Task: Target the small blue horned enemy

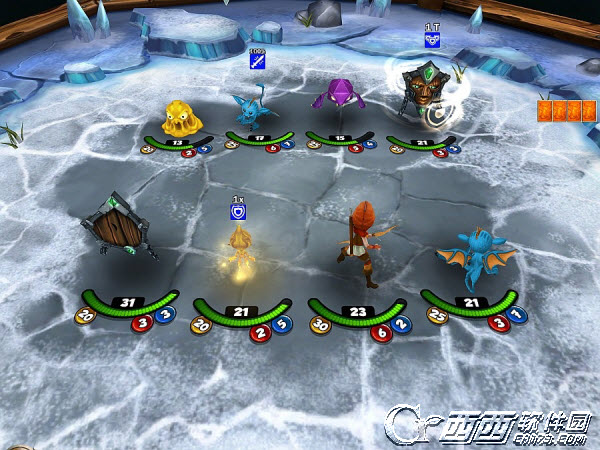Action: [249, 109]
